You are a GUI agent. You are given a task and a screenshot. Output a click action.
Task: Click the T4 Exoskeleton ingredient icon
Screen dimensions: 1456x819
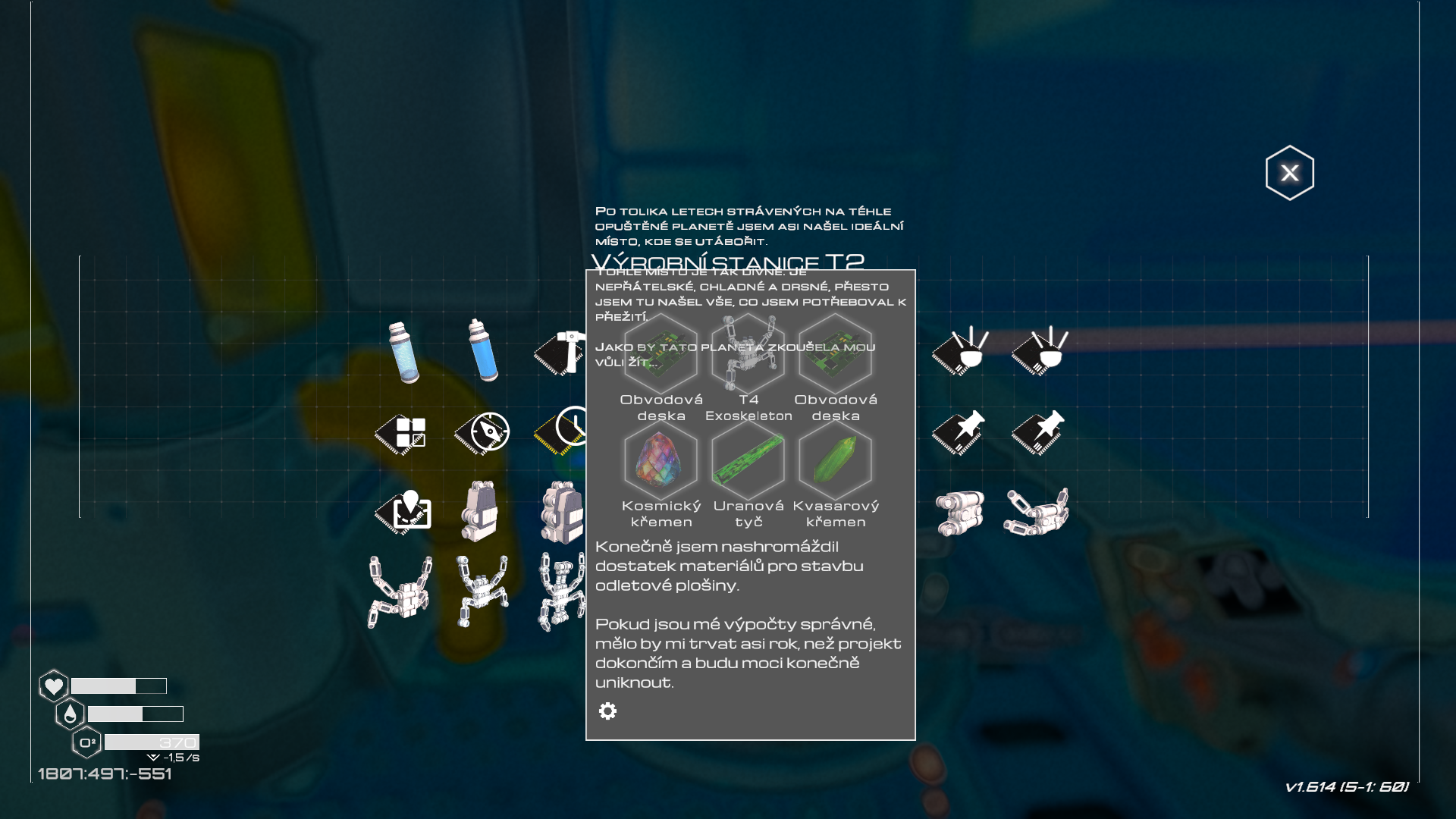tap(748, 353)
